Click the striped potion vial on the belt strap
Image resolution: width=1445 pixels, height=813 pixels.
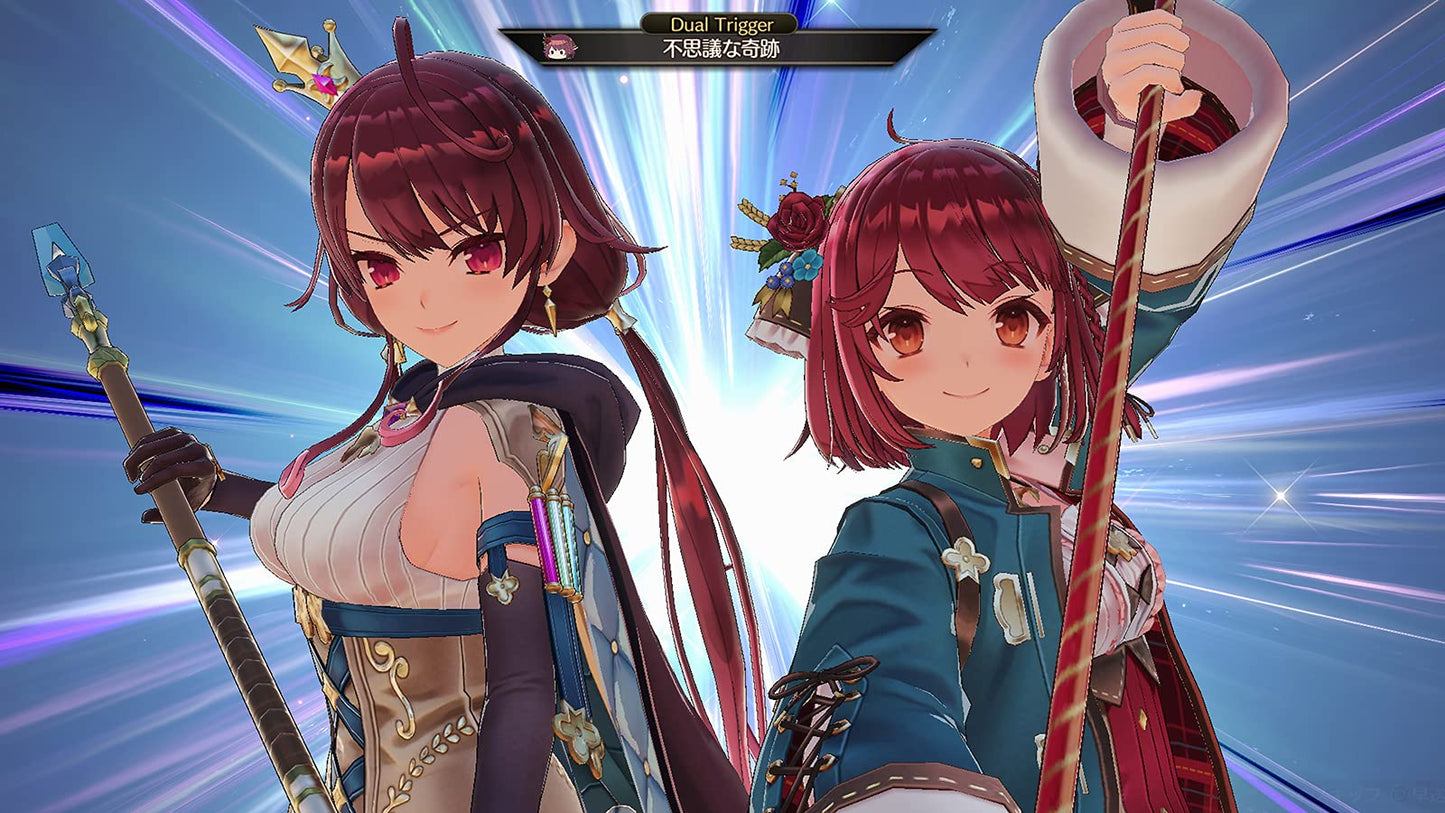pyautogui.click(x=543, y=540)
